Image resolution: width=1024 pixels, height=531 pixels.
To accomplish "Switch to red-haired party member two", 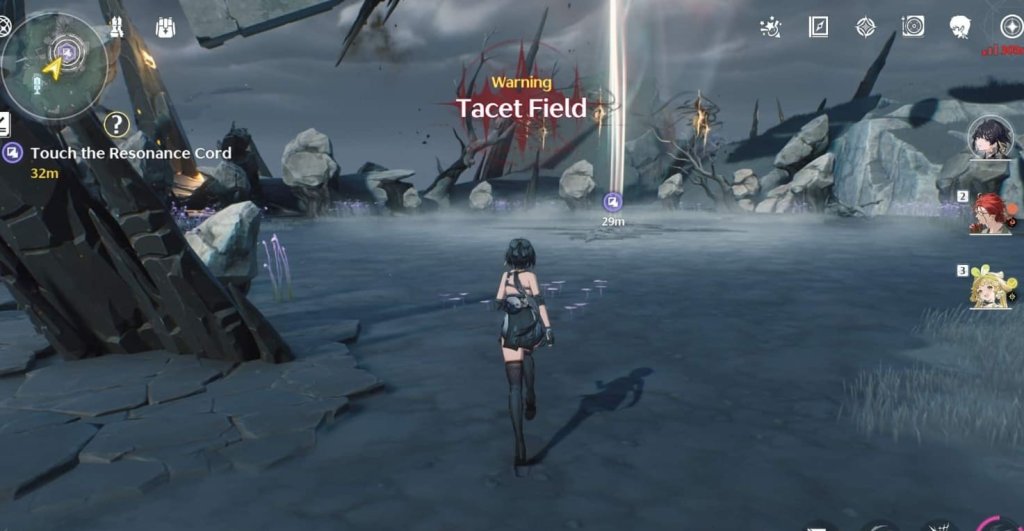I will pos(991,213).
